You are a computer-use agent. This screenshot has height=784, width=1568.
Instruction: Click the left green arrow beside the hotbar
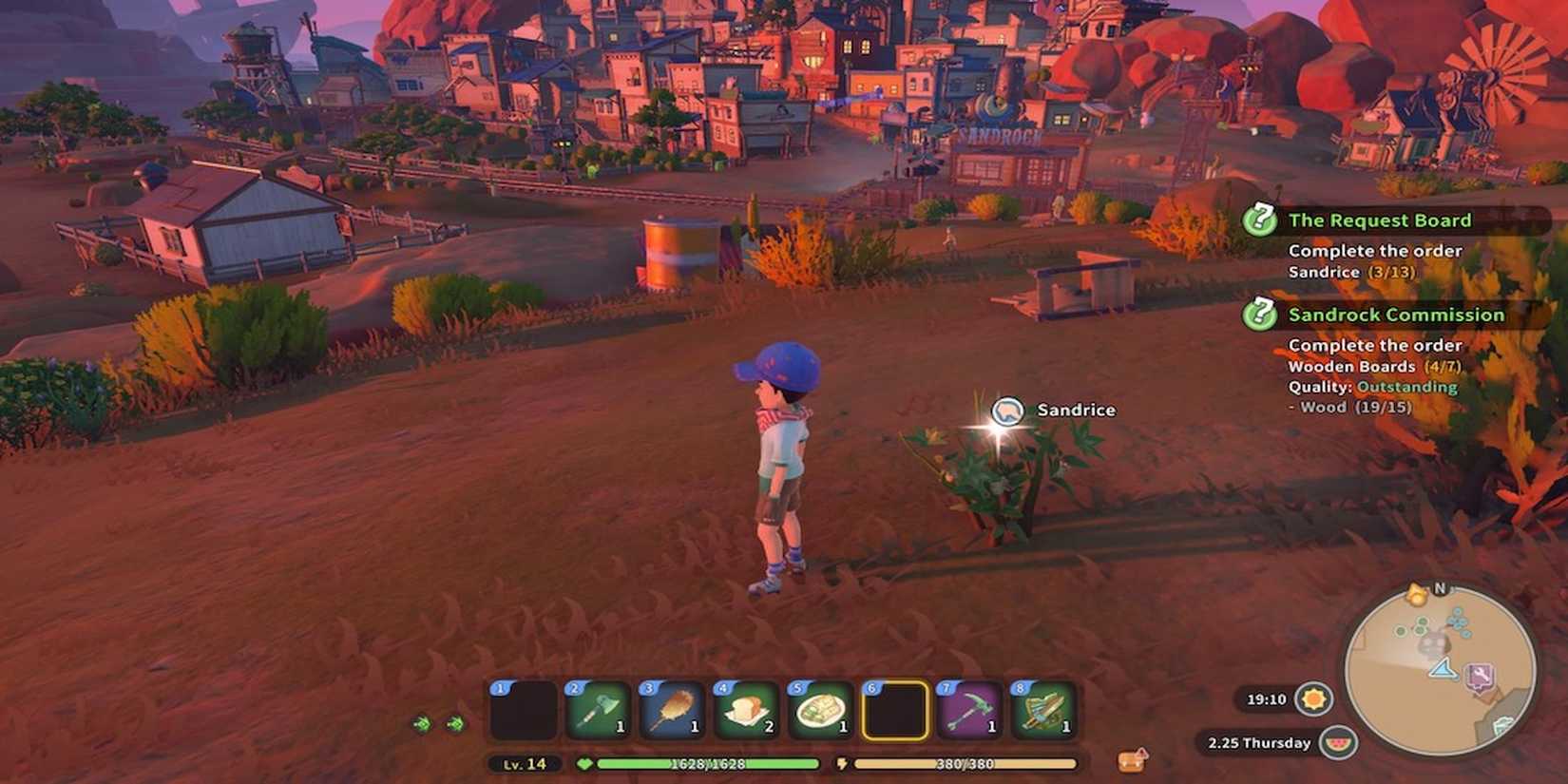click(423, 722)
